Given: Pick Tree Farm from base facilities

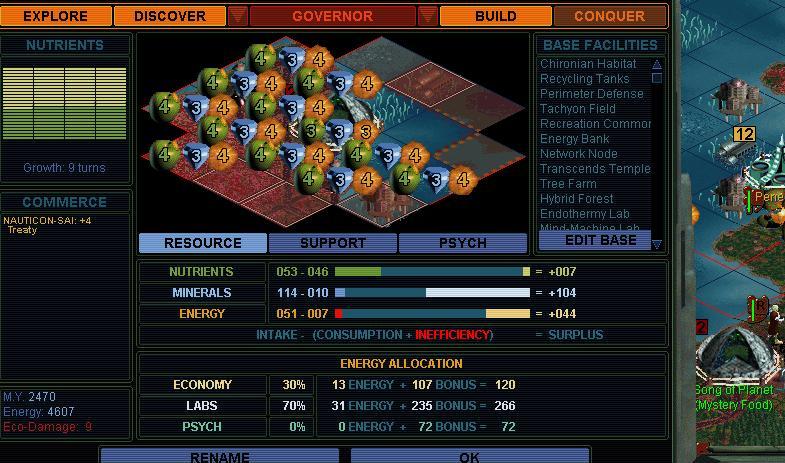Looking at the screenshot, I should point(568,184).
